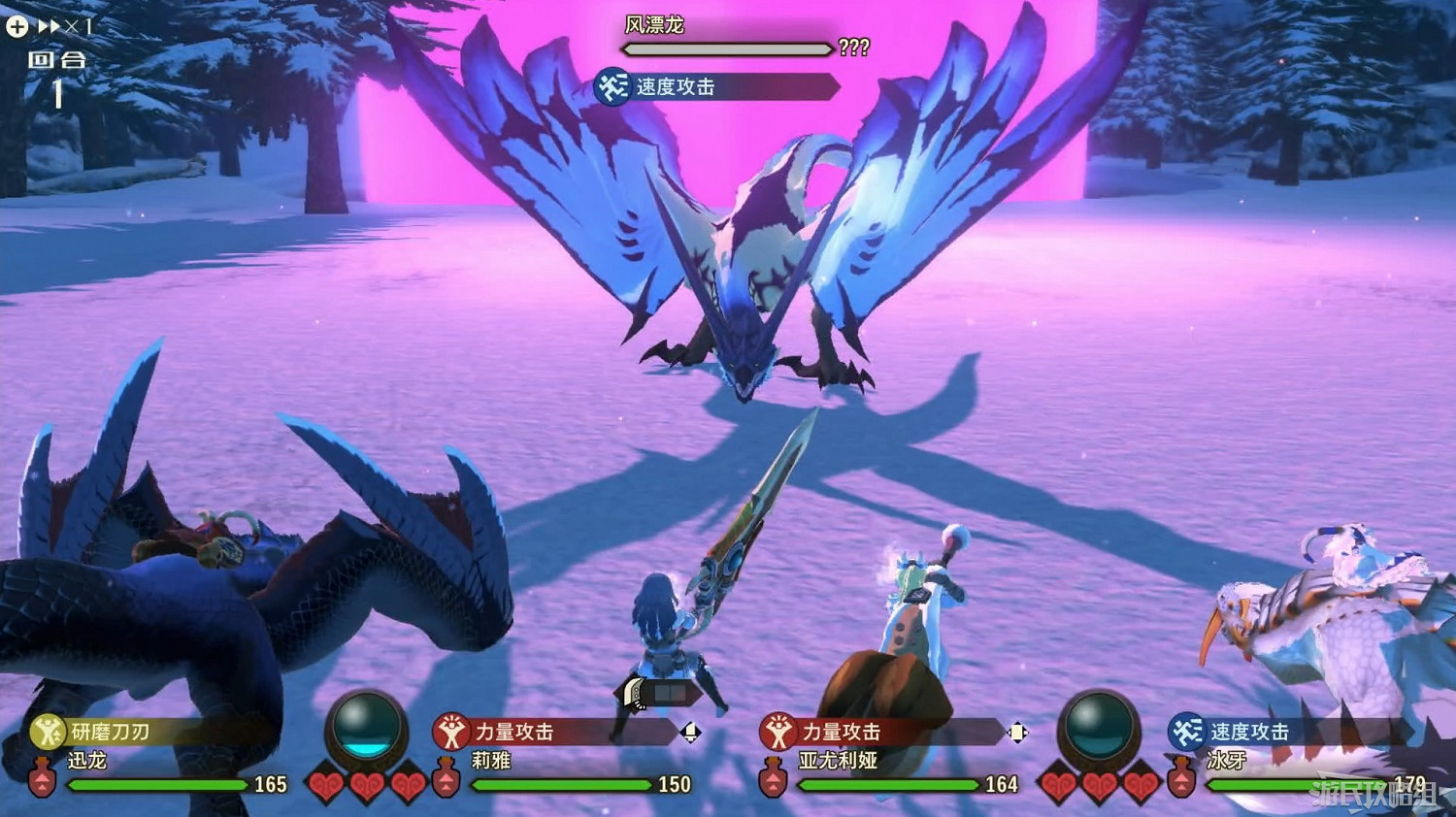The height and width of the screenshot is (817, 1456).
Task: Click the 力量攻击 icon next to 亚尤利娅
Action: (778, 734)
